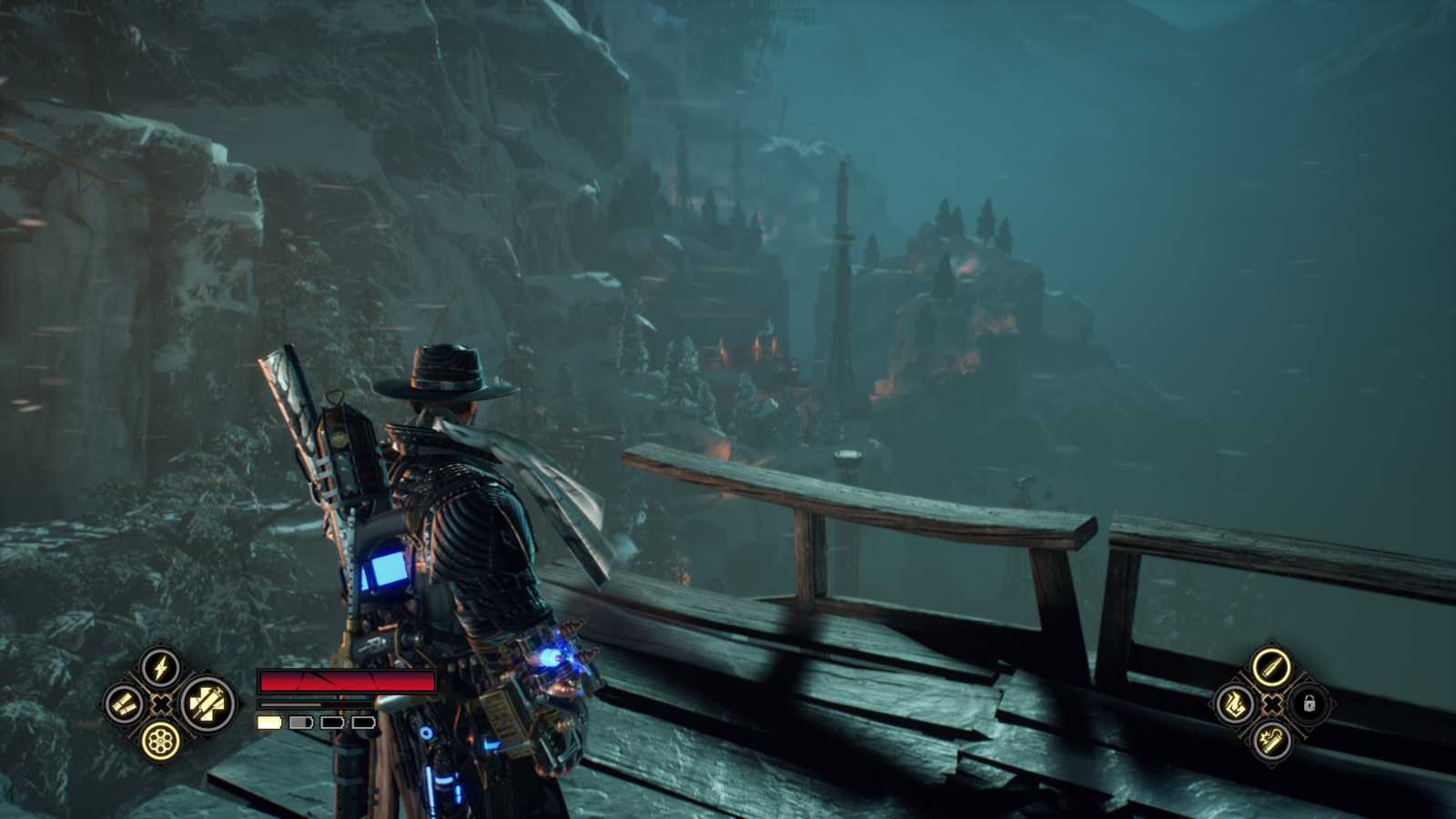
Task: Click the gray stamina bar below the health bar
Action: point(291,704)
